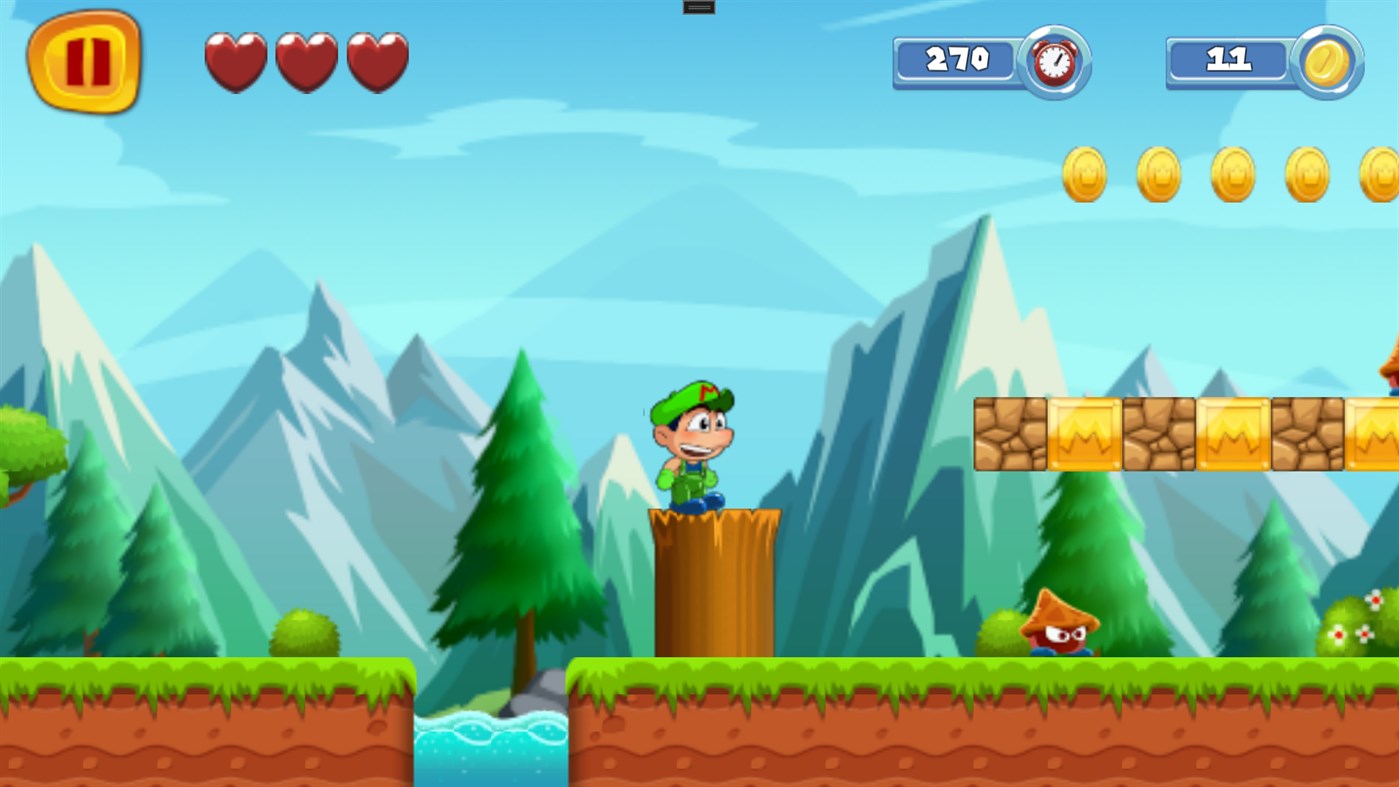Click the middle heart life icon
This screenshot has height=787, width=1399.
tap(308, 61)
